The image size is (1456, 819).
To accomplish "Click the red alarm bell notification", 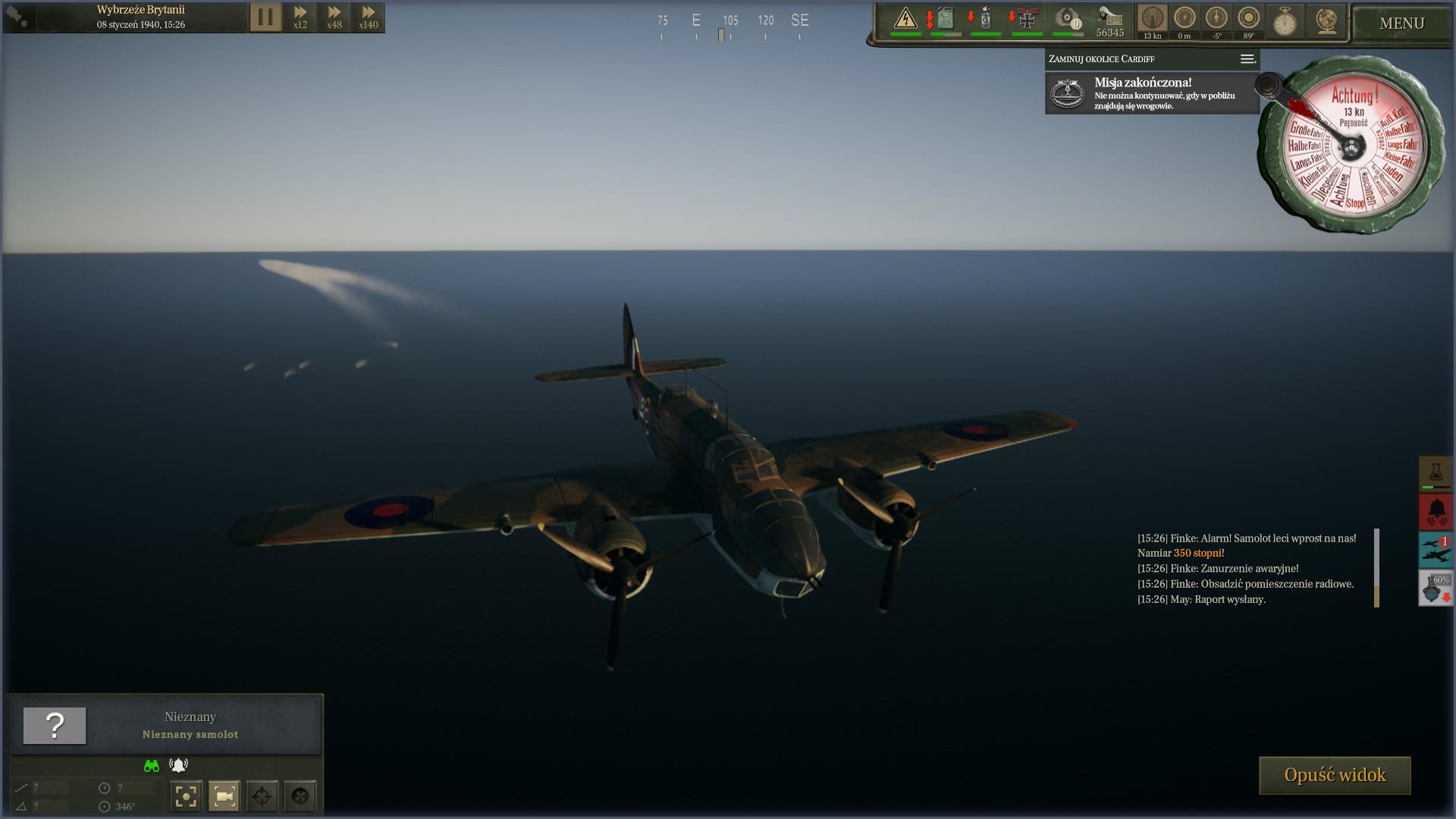I will pyautogui.click(x=1436, y=512).
